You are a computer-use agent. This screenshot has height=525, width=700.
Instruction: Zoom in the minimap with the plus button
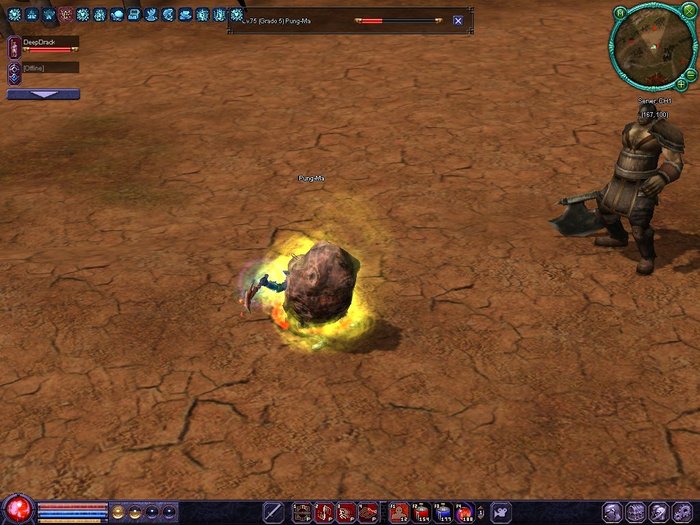tap(681, 84)
